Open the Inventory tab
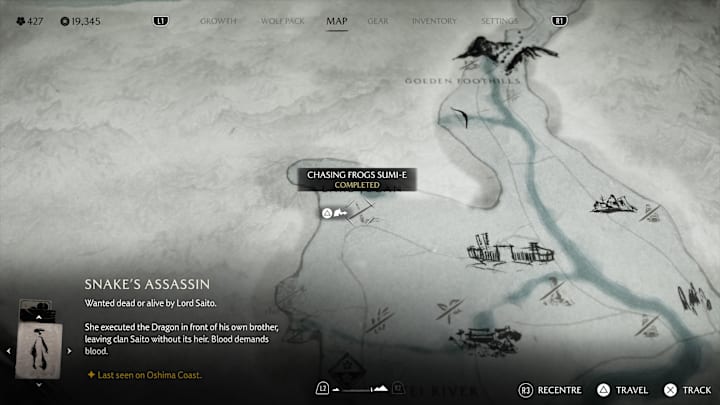Screen dimensions: 720x405 434,20
